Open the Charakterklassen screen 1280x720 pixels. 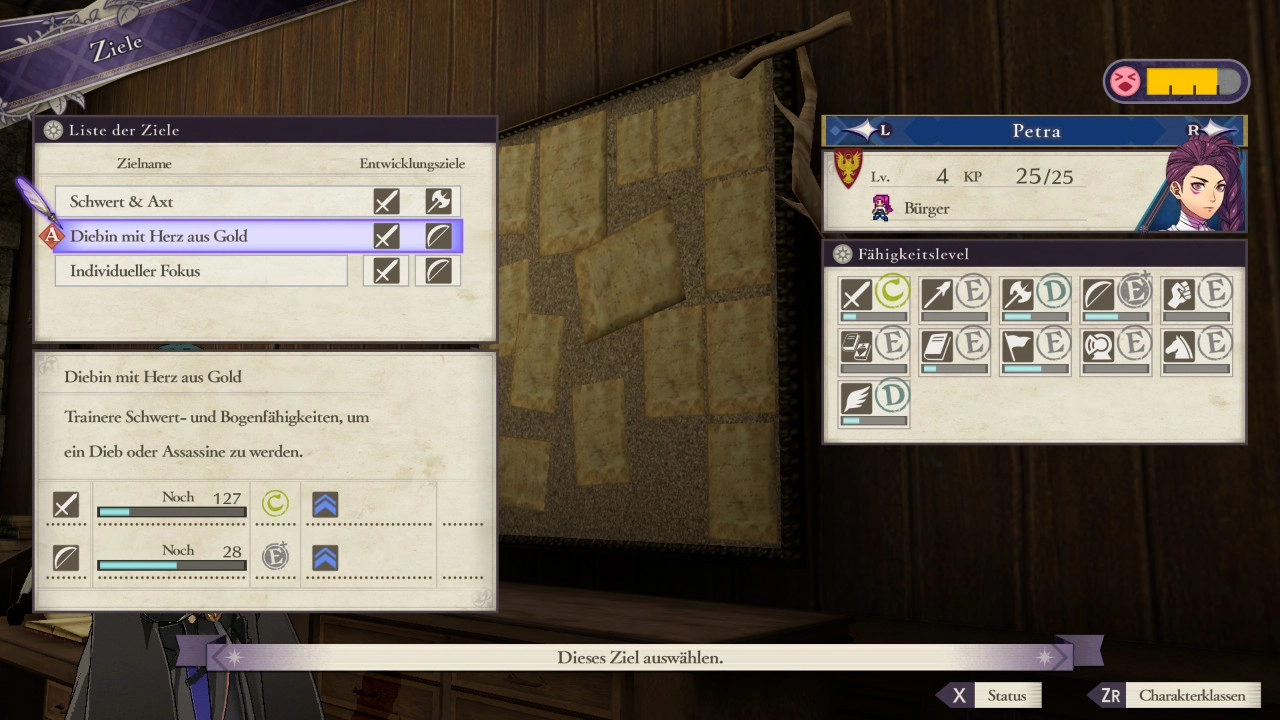click(1177, 696)
